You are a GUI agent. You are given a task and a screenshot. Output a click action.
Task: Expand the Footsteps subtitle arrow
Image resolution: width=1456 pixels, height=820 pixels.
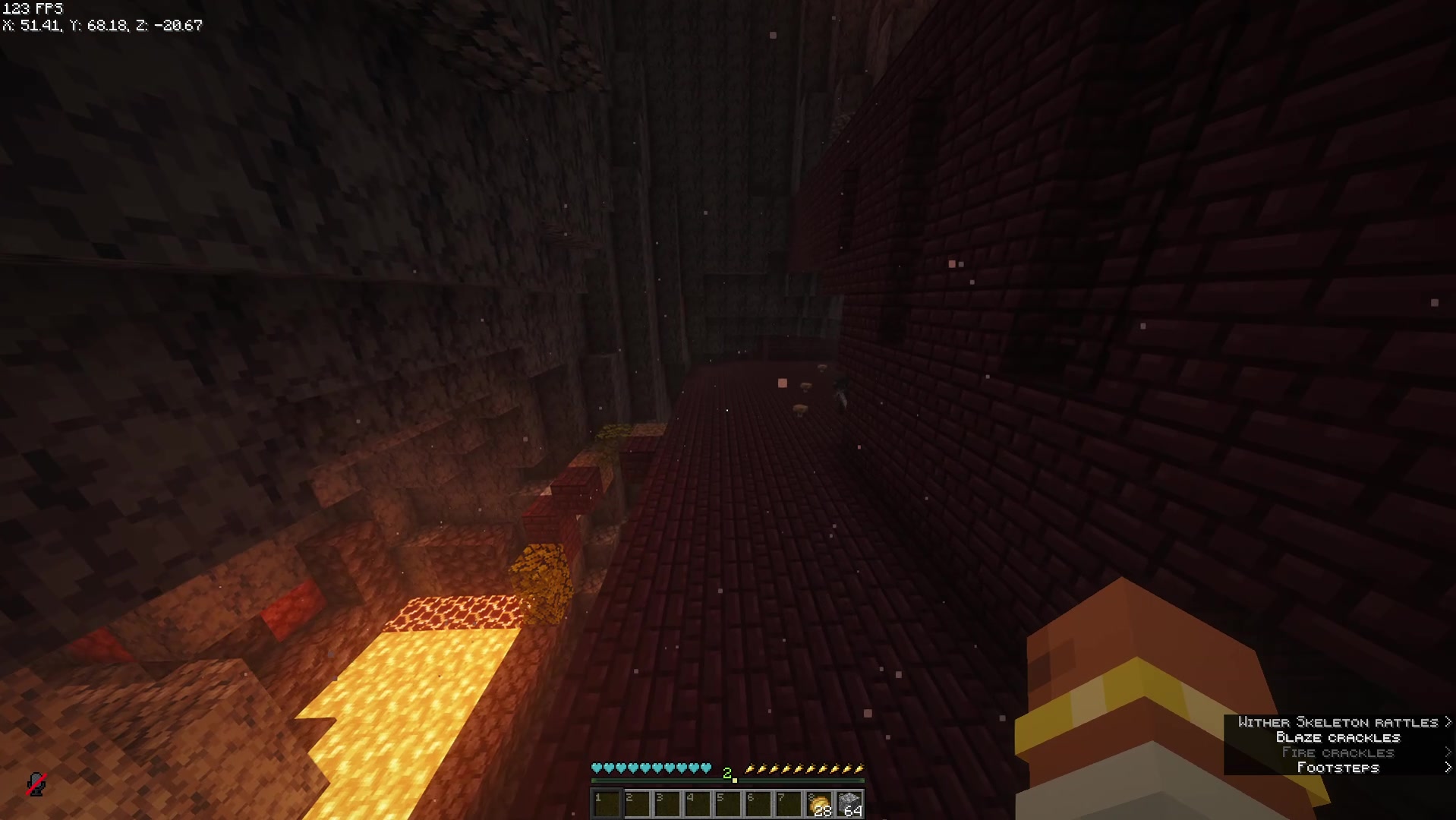pos(1447,768)
